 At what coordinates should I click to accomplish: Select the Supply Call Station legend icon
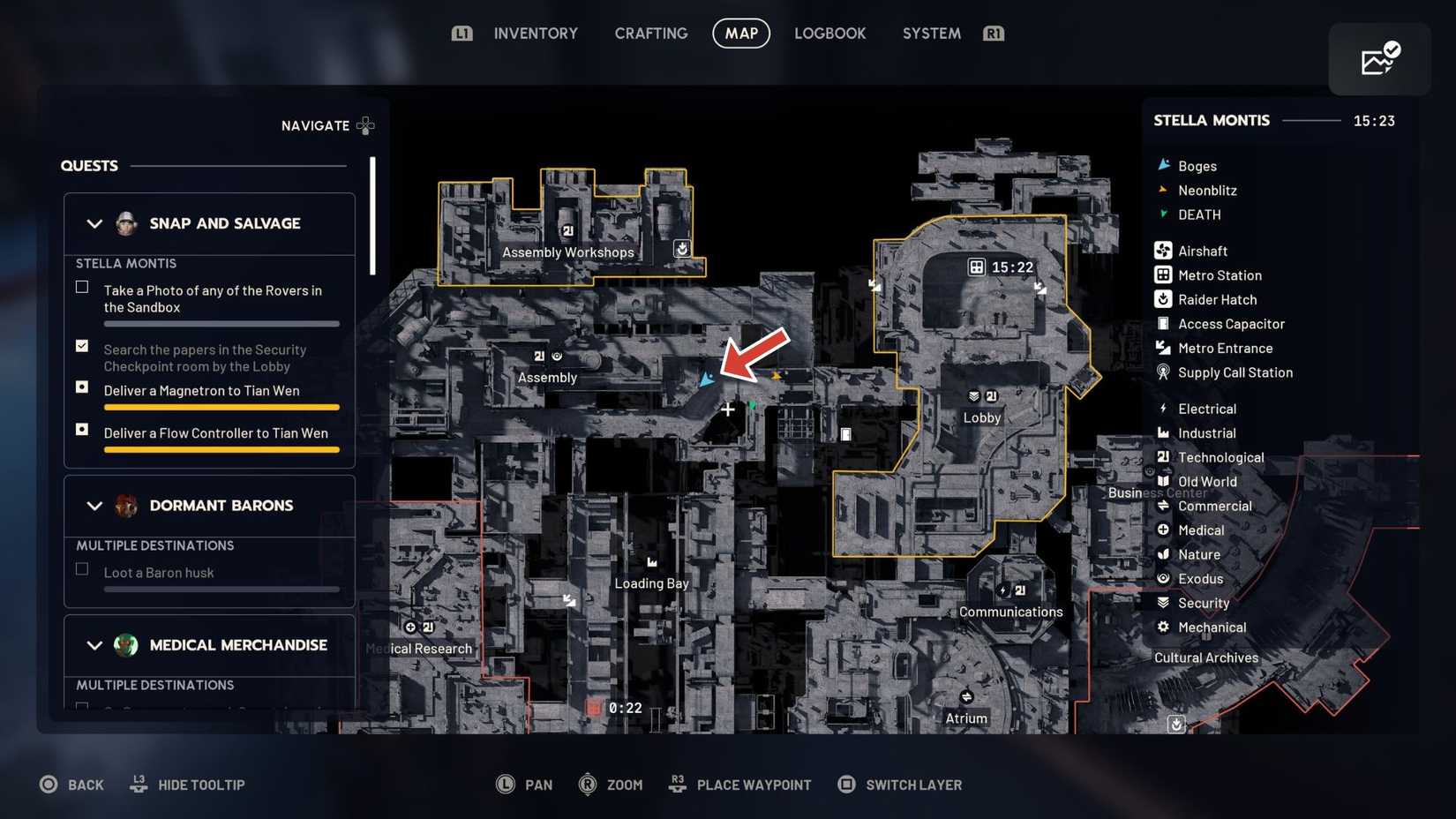click(x=1163, y=372)
